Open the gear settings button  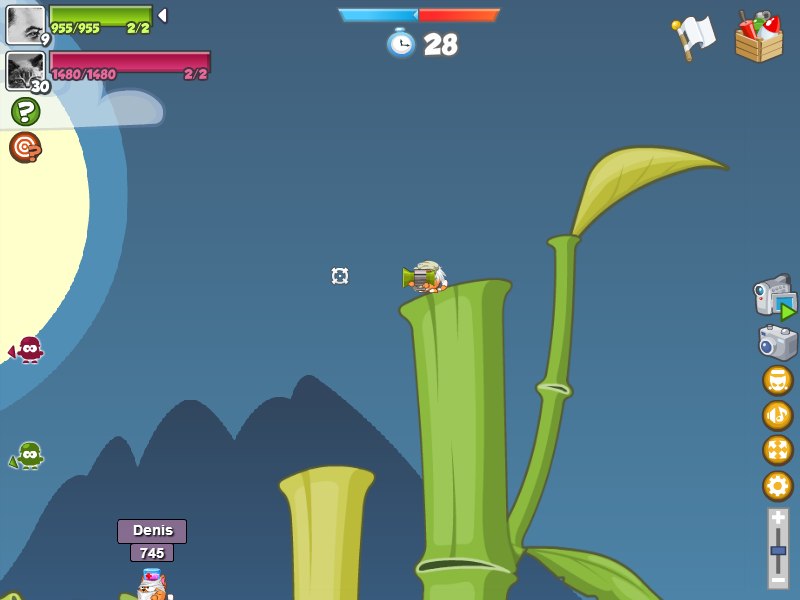click(x=777, y=486)
